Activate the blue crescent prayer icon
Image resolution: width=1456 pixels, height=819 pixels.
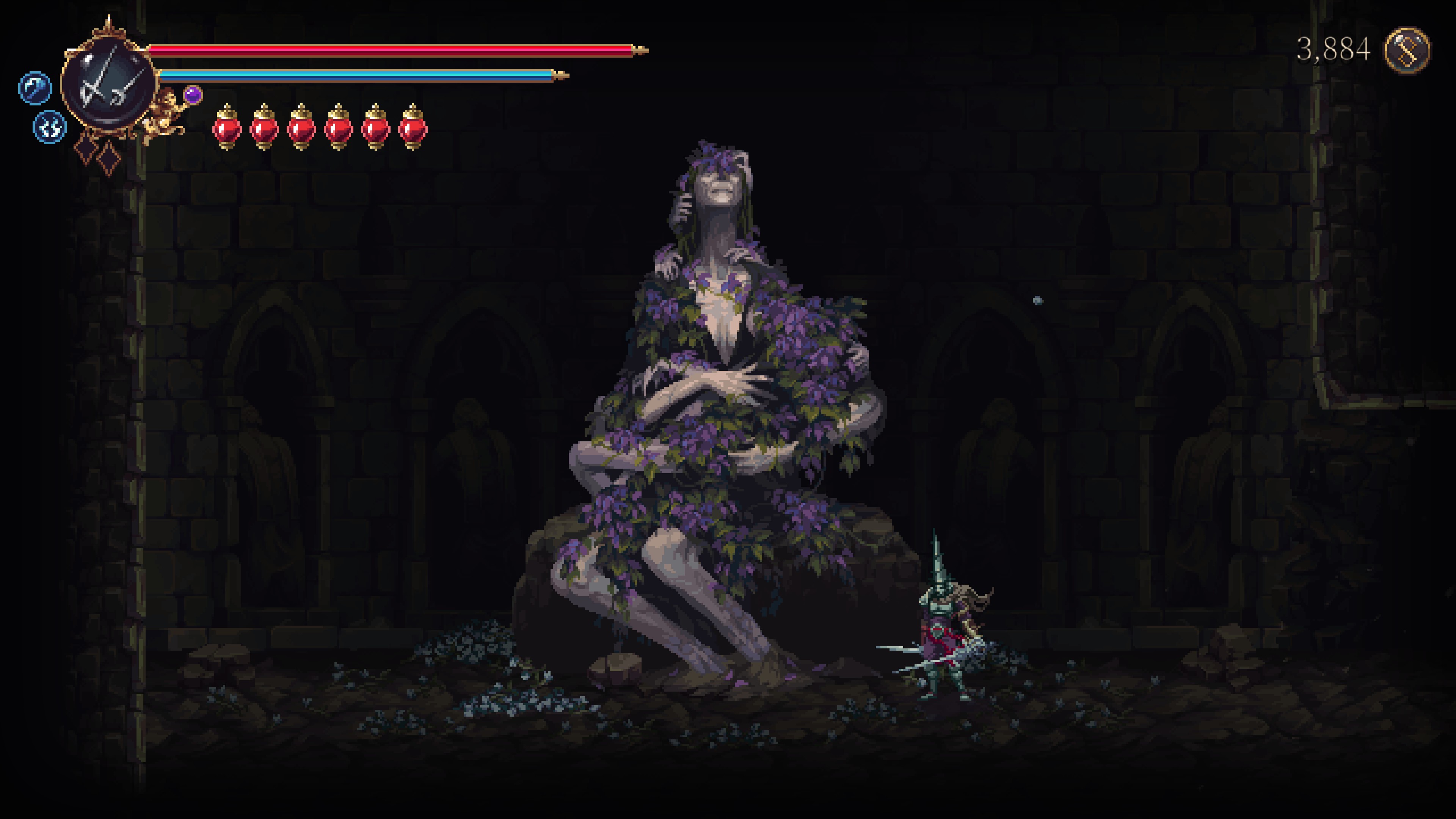(35, 88)
